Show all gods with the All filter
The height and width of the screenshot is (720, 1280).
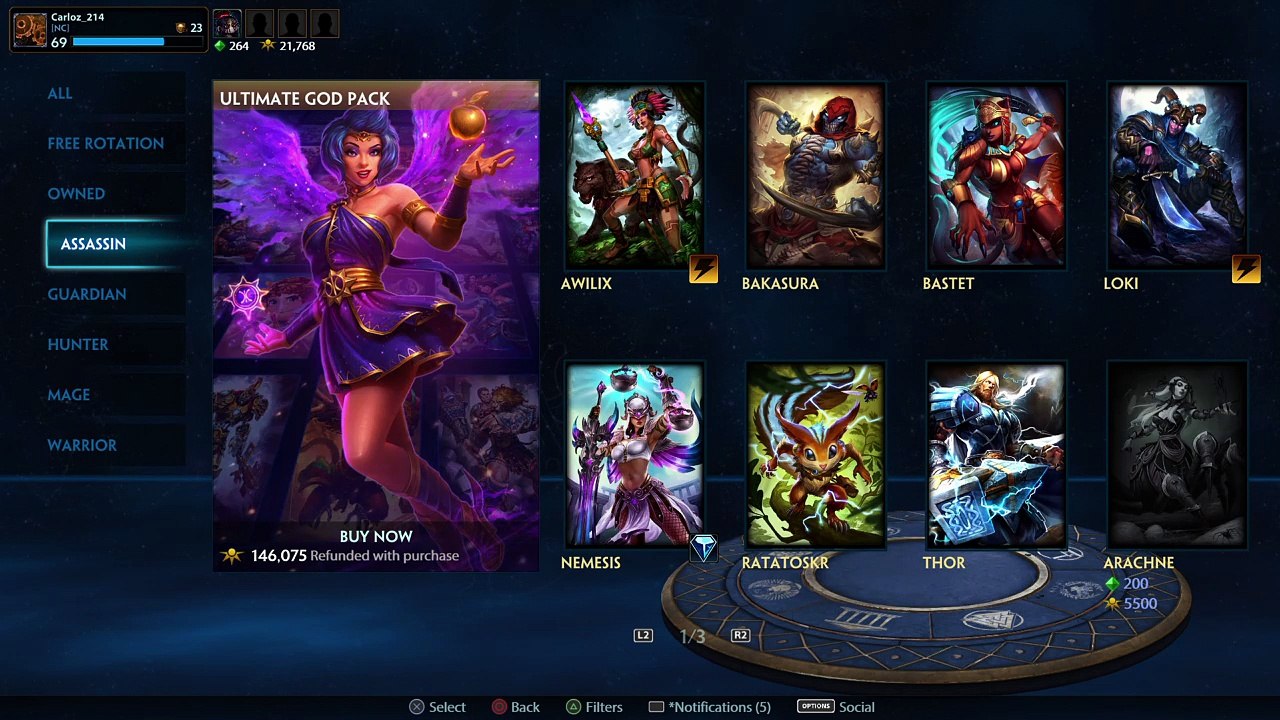tap(60, 93)
